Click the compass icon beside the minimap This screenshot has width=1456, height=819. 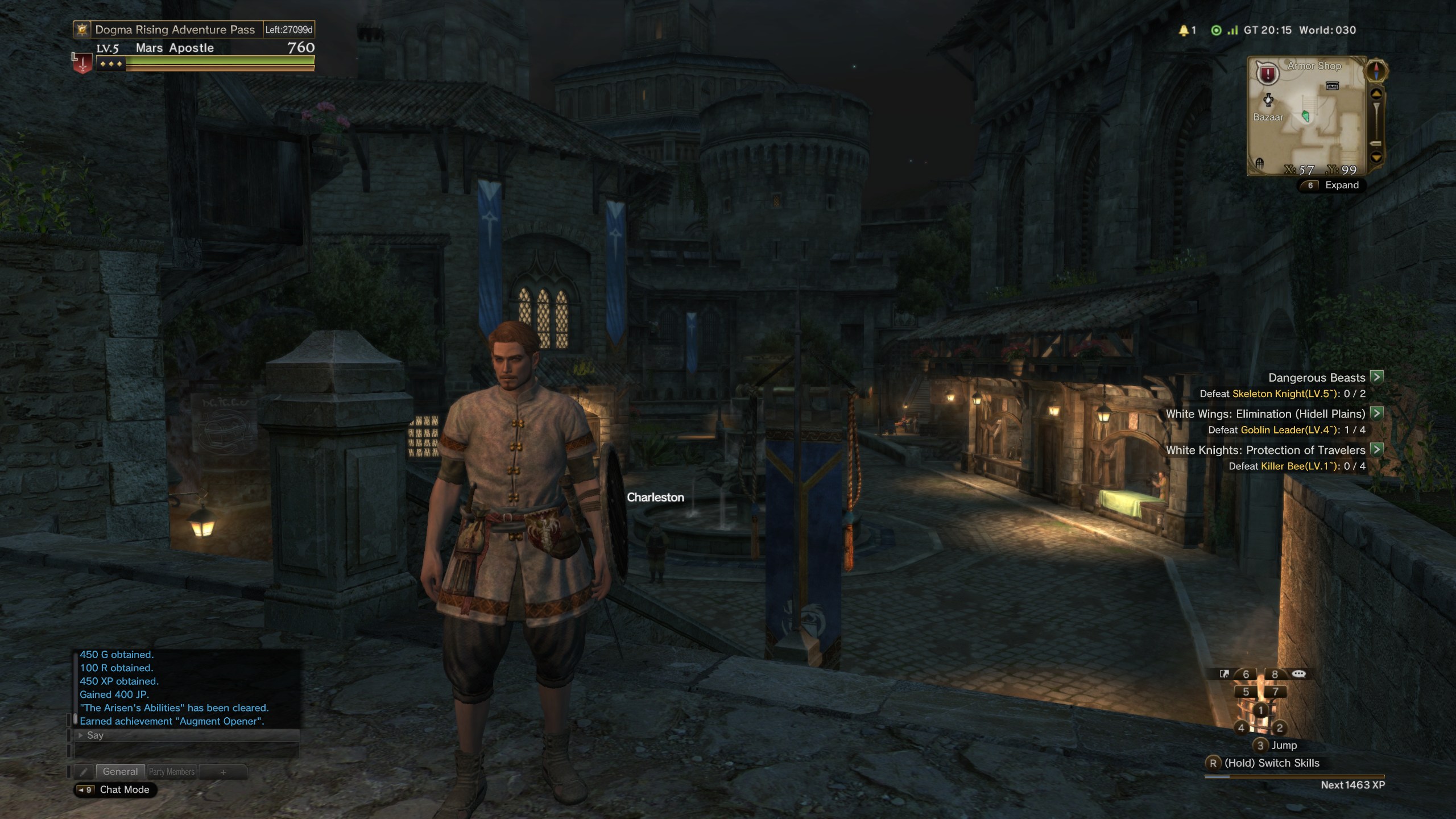(1376, 71)
